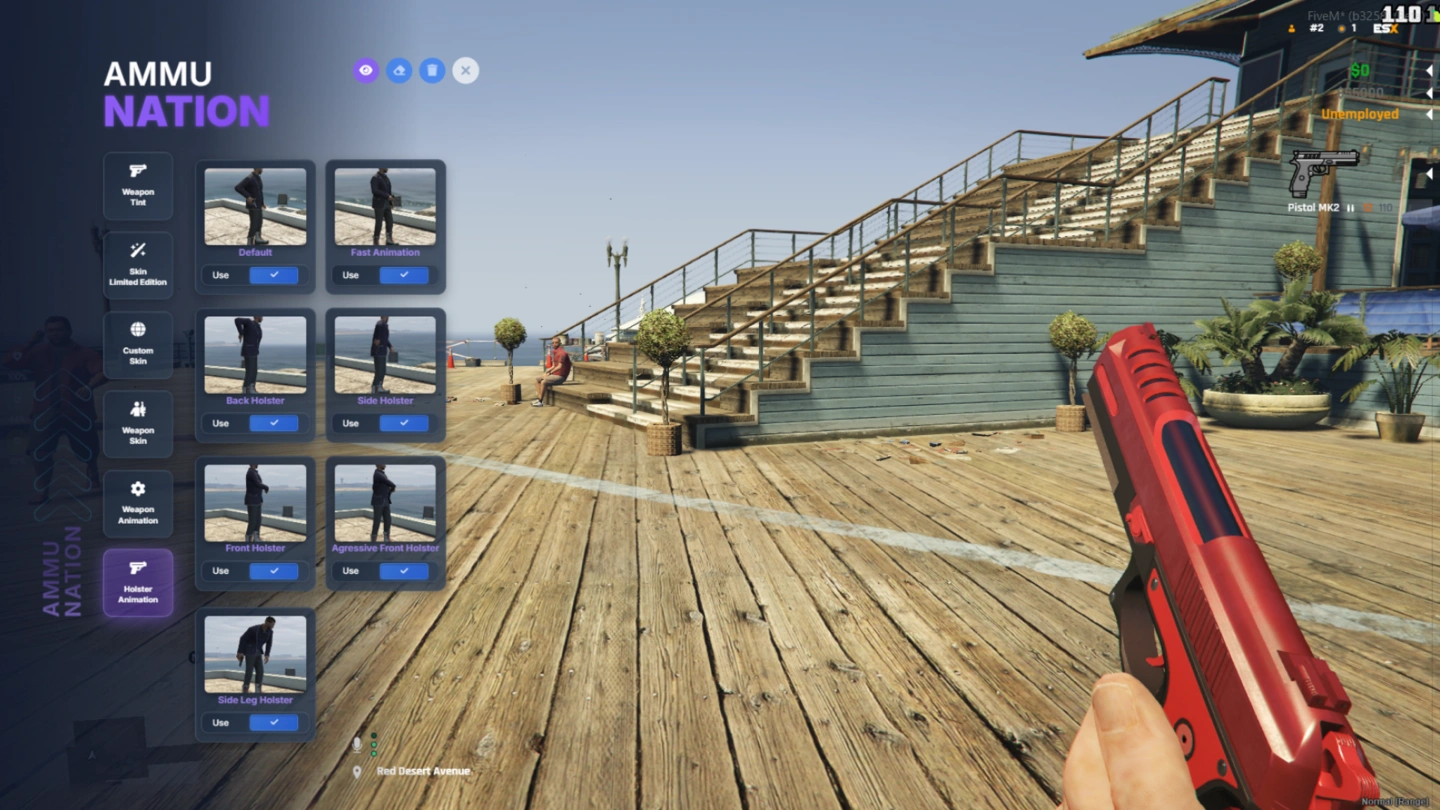This screenshot has width=1440, height=810.
Task: Use the Default holster animation
Action: 273,275
